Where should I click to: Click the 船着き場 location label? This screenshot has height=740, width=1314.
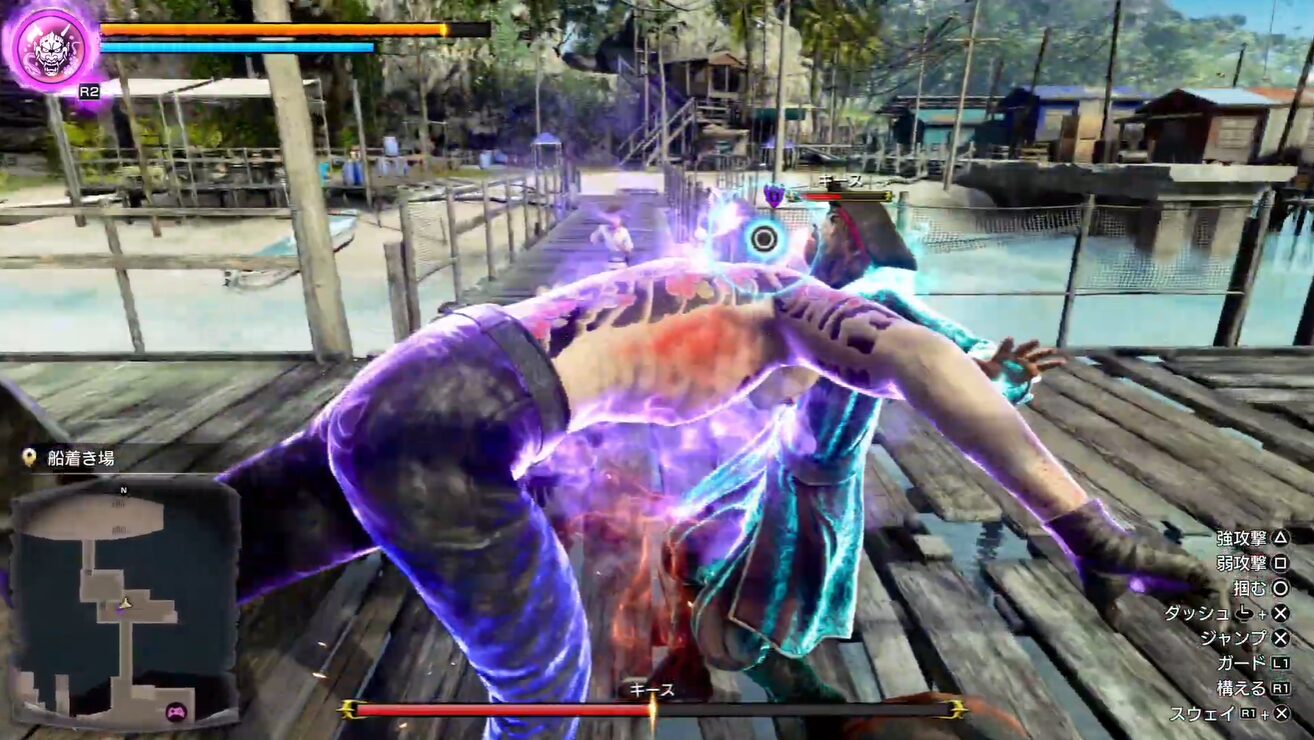coord(80,458)
